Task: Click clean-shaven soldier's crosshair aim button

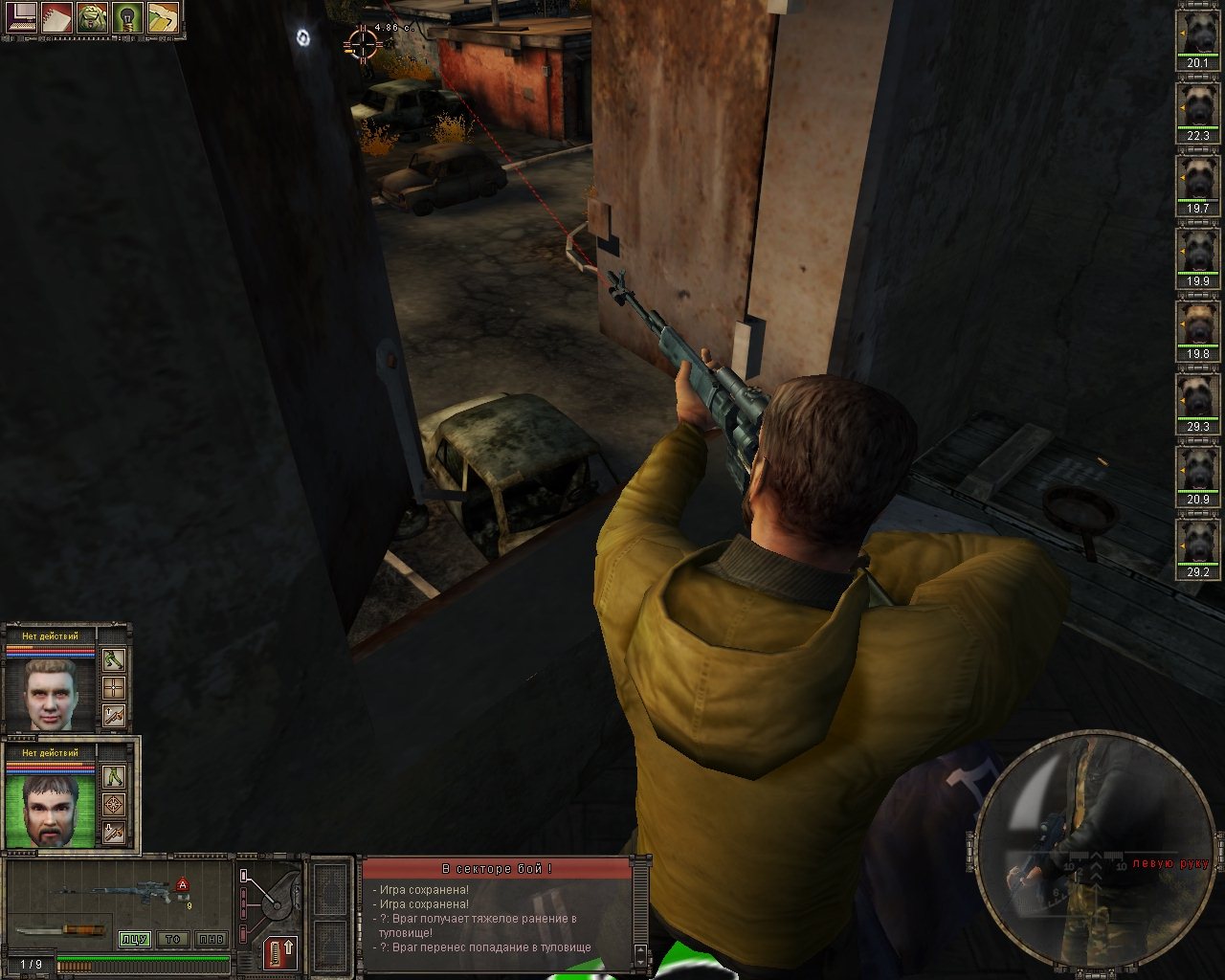Action: coord(114,687)
